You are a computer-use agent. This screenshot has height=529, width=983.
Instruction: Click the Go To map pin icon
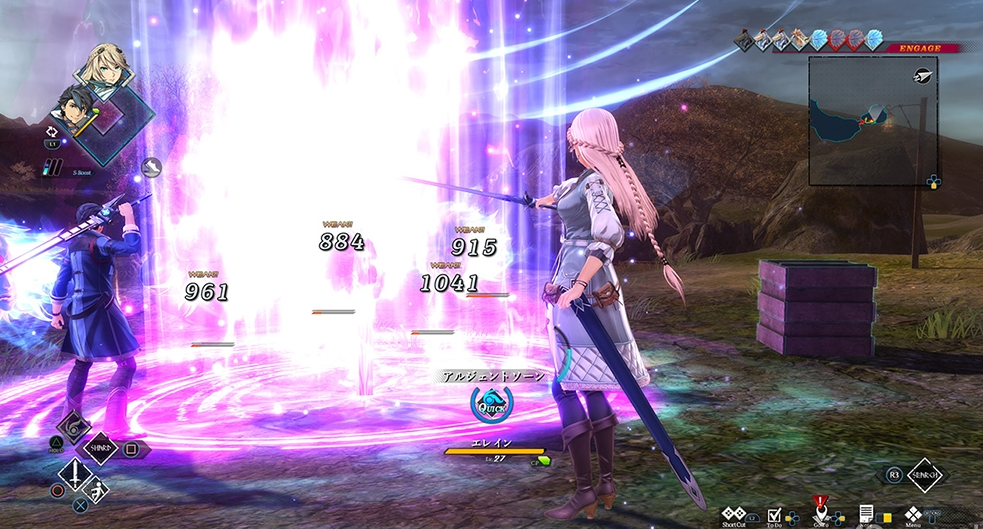coord(820,511)
